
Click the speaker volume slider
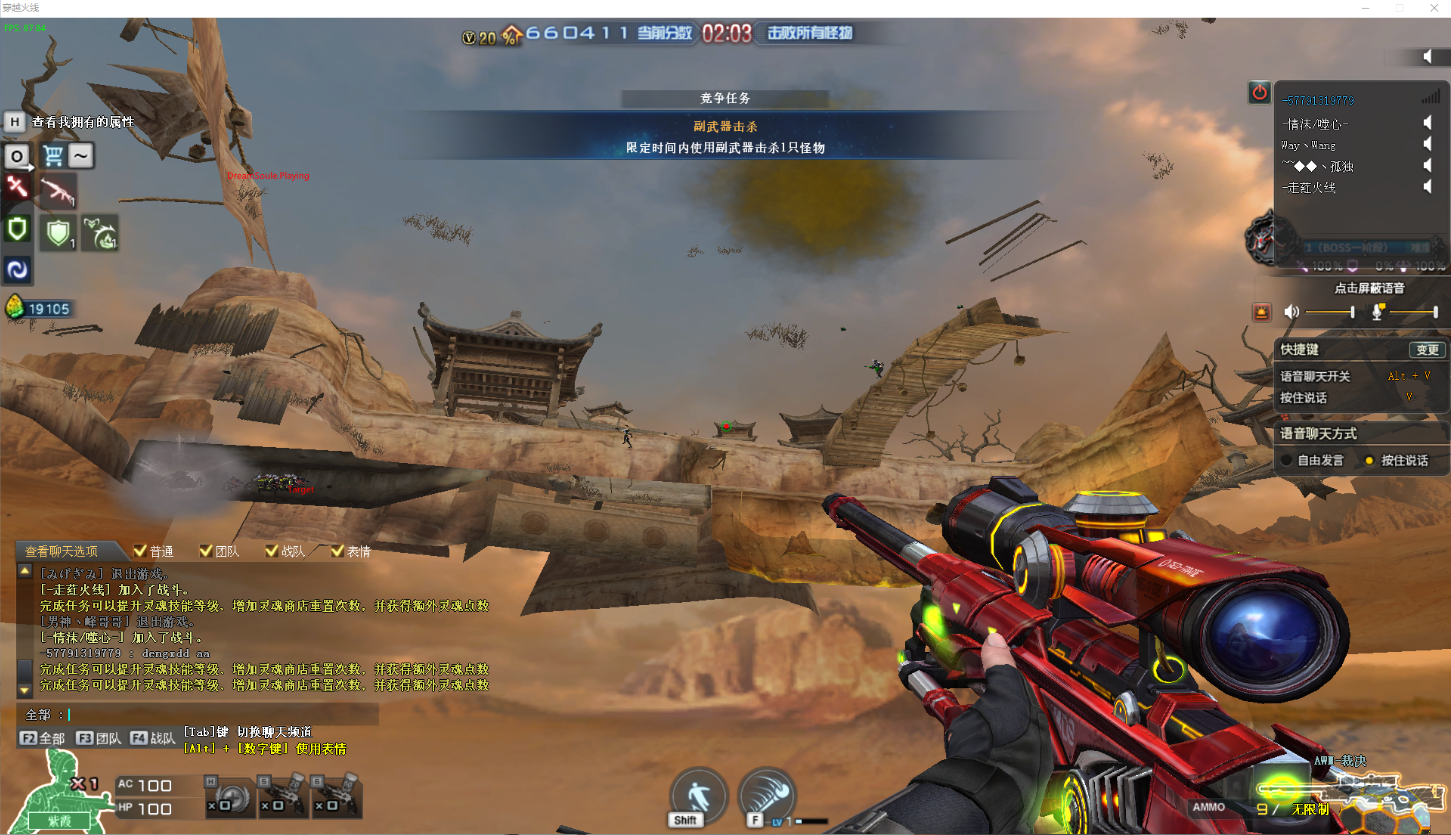tap(1330, 313)
